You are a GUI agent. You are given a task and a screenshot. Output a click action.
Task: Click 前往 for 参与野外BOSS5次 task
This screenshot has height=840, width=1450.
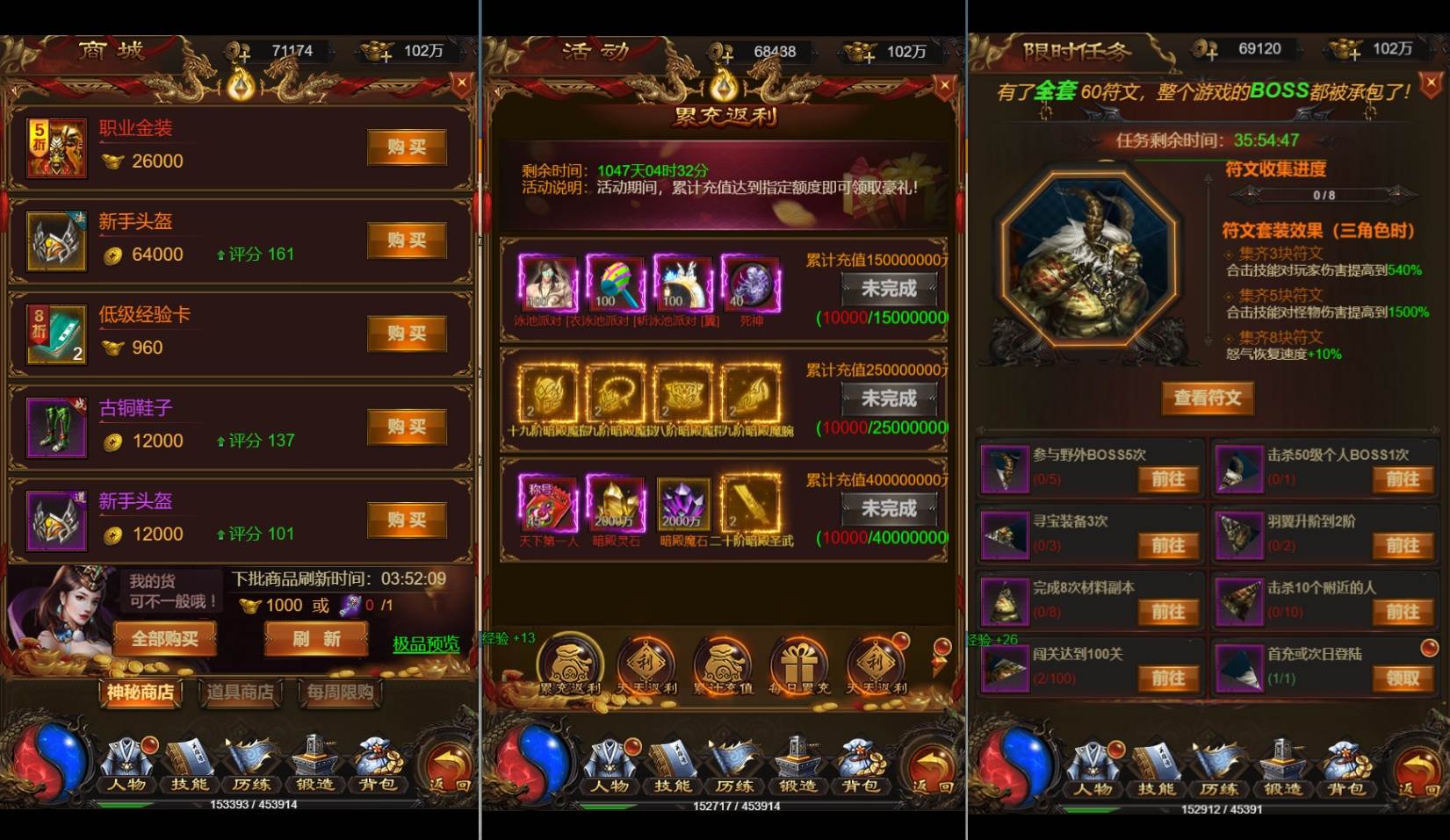(x=1169, y=480)
